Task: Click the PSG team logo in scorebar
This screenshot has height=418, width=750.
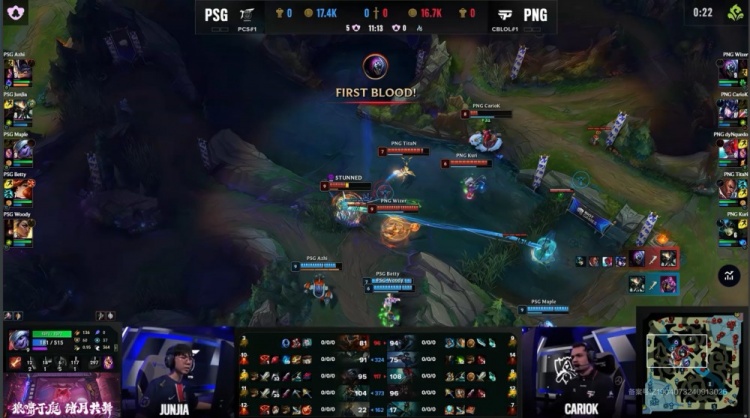Action: (247, 14)
